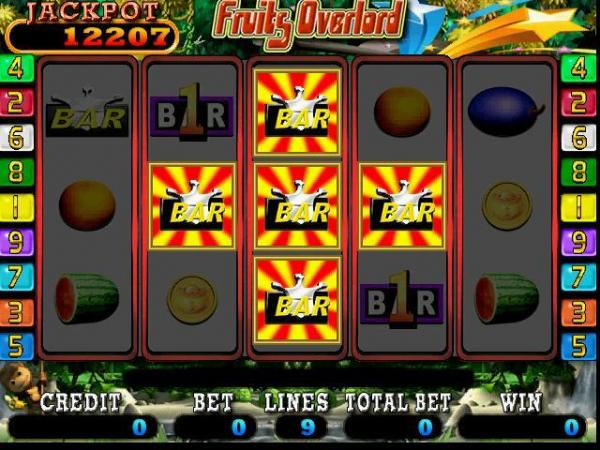The image size is (600, 450).
Task: Choose white payline 6 marker on right edge
Action: (x=578, y=137)
